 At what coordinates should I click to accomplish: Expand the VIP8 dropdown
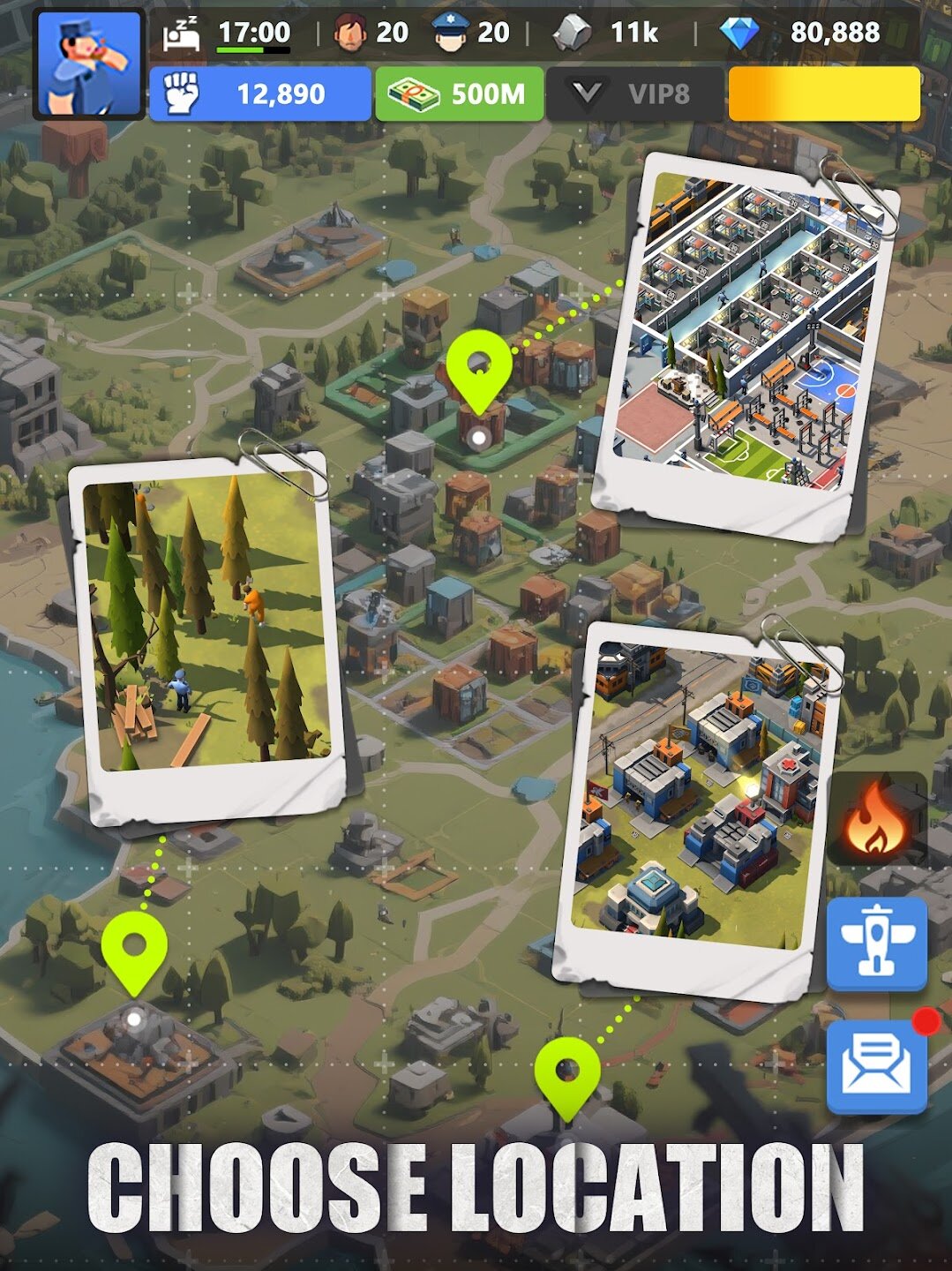tap(633, 94)
